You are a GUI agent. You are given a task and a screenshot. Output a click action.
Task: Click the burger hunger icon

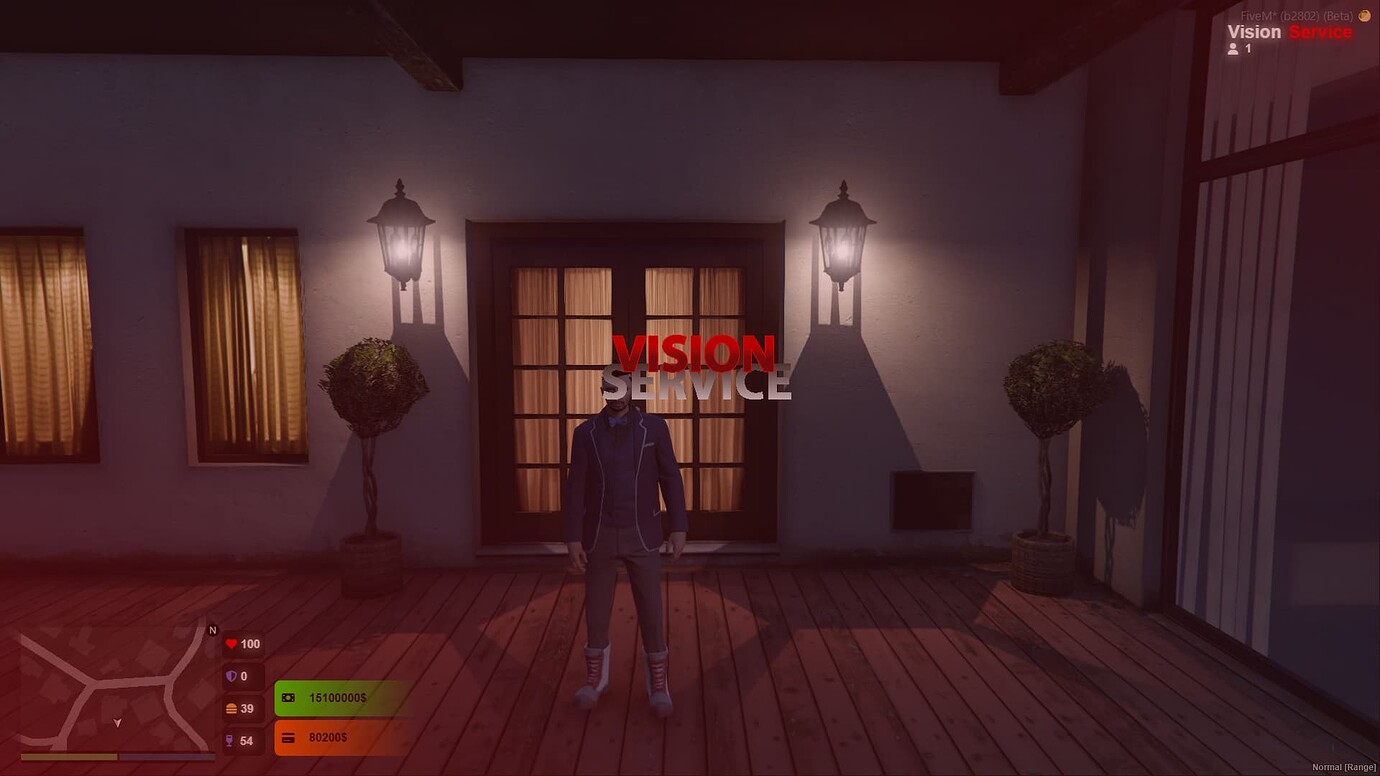click(232, 708)
